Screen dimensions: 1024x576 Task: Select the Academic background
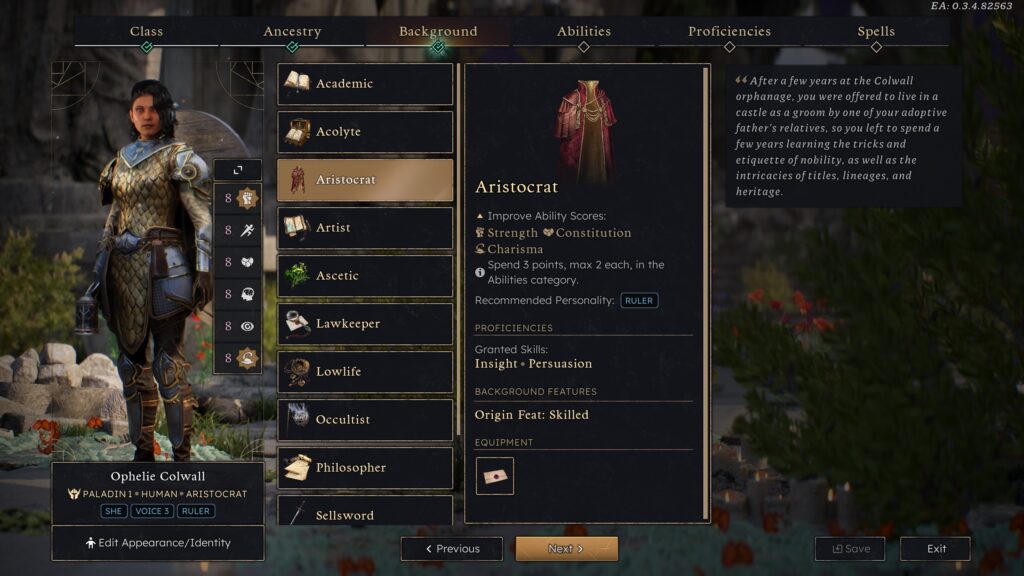365,84
